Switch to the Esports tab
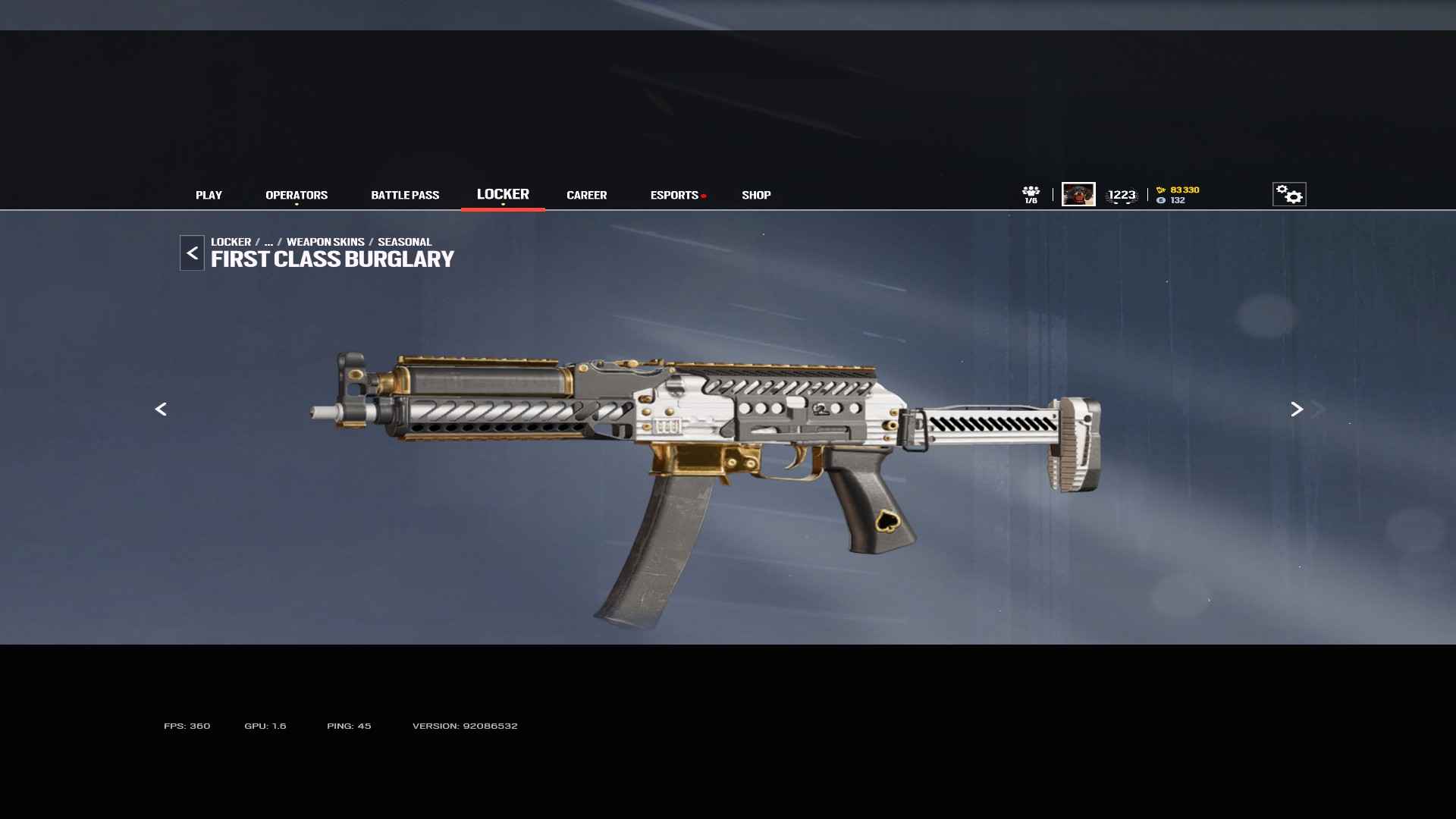The image size is (1456, 819). tap(674, 195)
